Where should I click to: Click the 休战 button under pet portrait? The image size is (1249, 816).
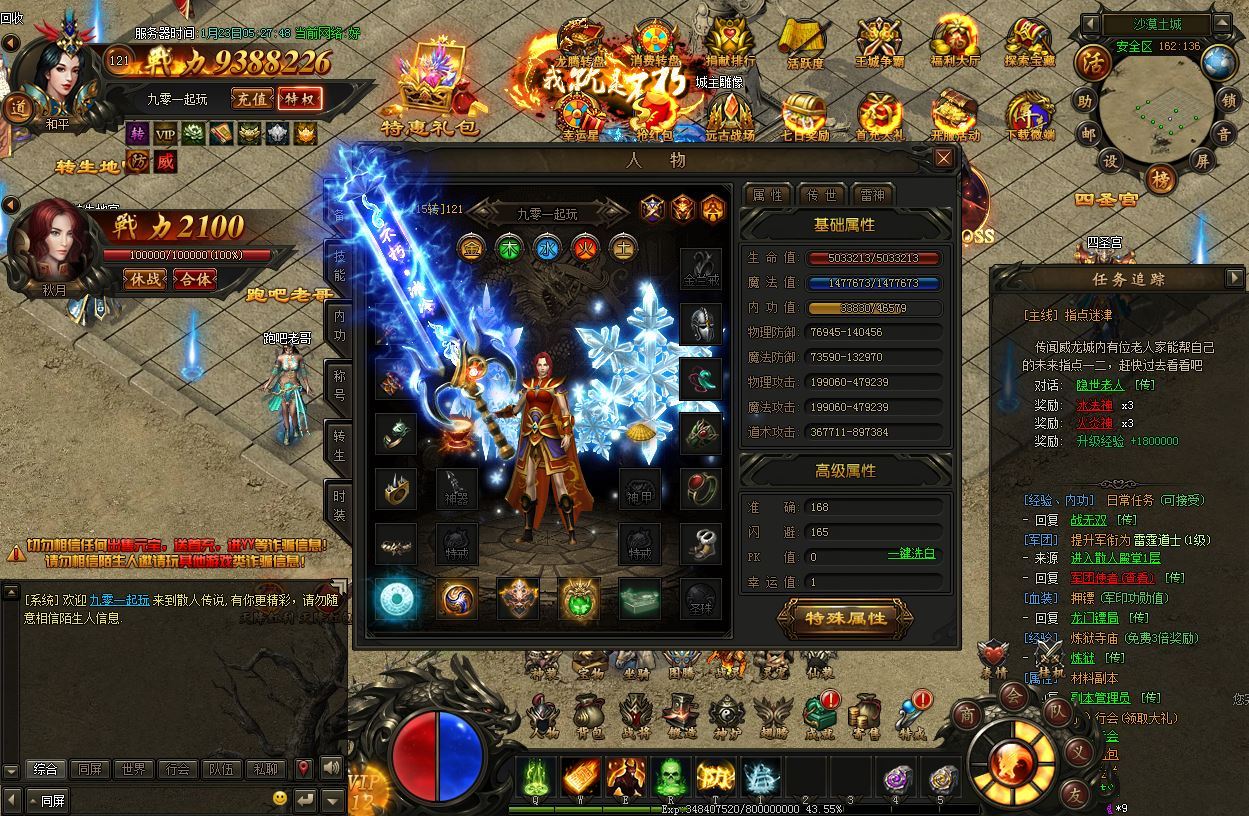click(146, 279)
